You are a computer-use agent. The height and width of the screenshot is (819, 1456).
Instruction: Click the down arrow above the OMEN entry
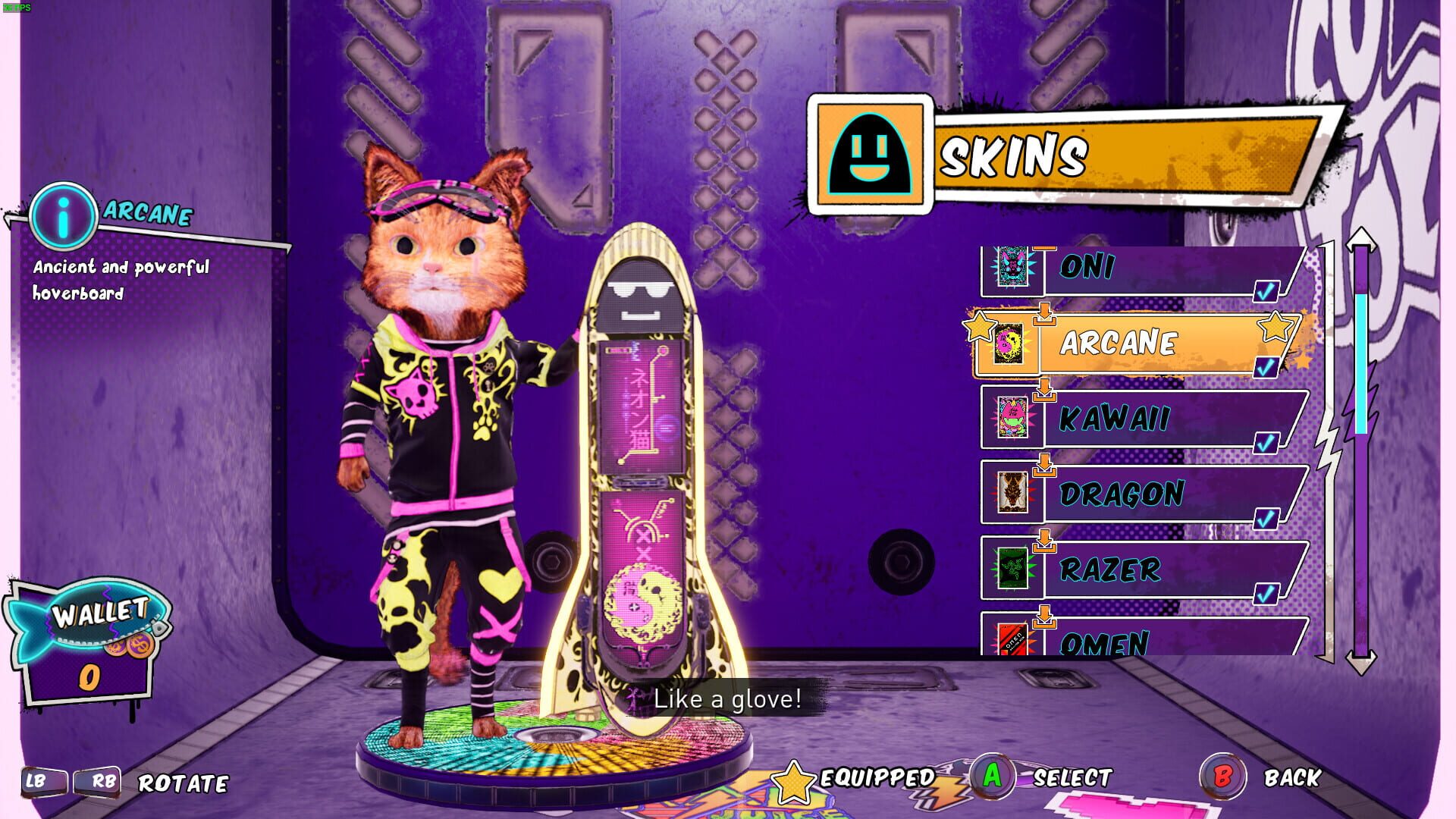click(x=1046, y=616)
